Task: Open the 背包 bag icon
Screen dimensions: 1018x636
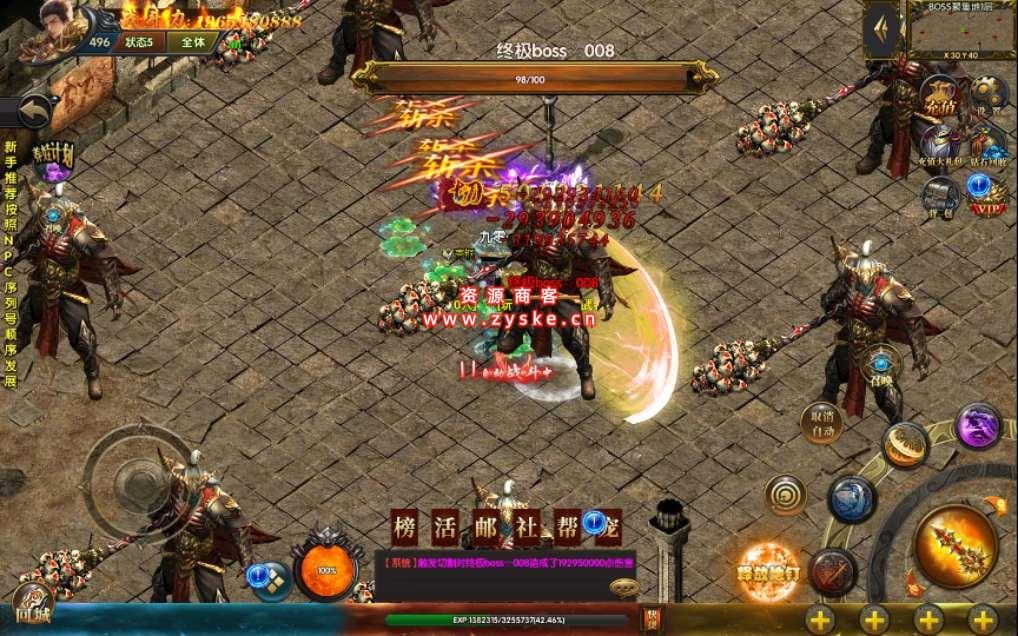Action: tap(940, 194)
